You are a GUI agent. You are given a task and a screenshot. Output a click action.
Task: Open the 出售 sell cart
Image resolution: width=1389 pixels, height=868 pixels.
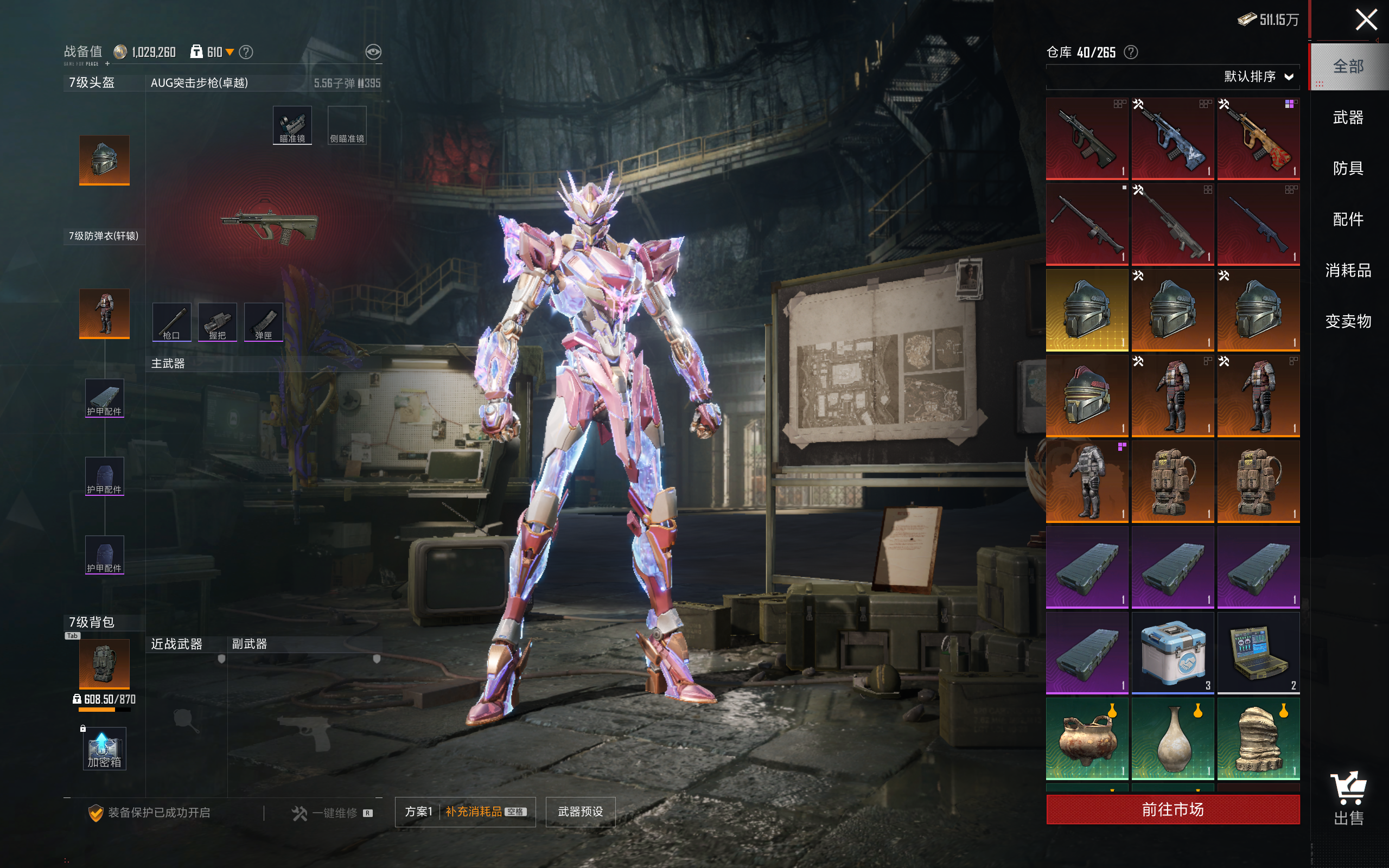pyautogui.click(x=1348, y=797)
